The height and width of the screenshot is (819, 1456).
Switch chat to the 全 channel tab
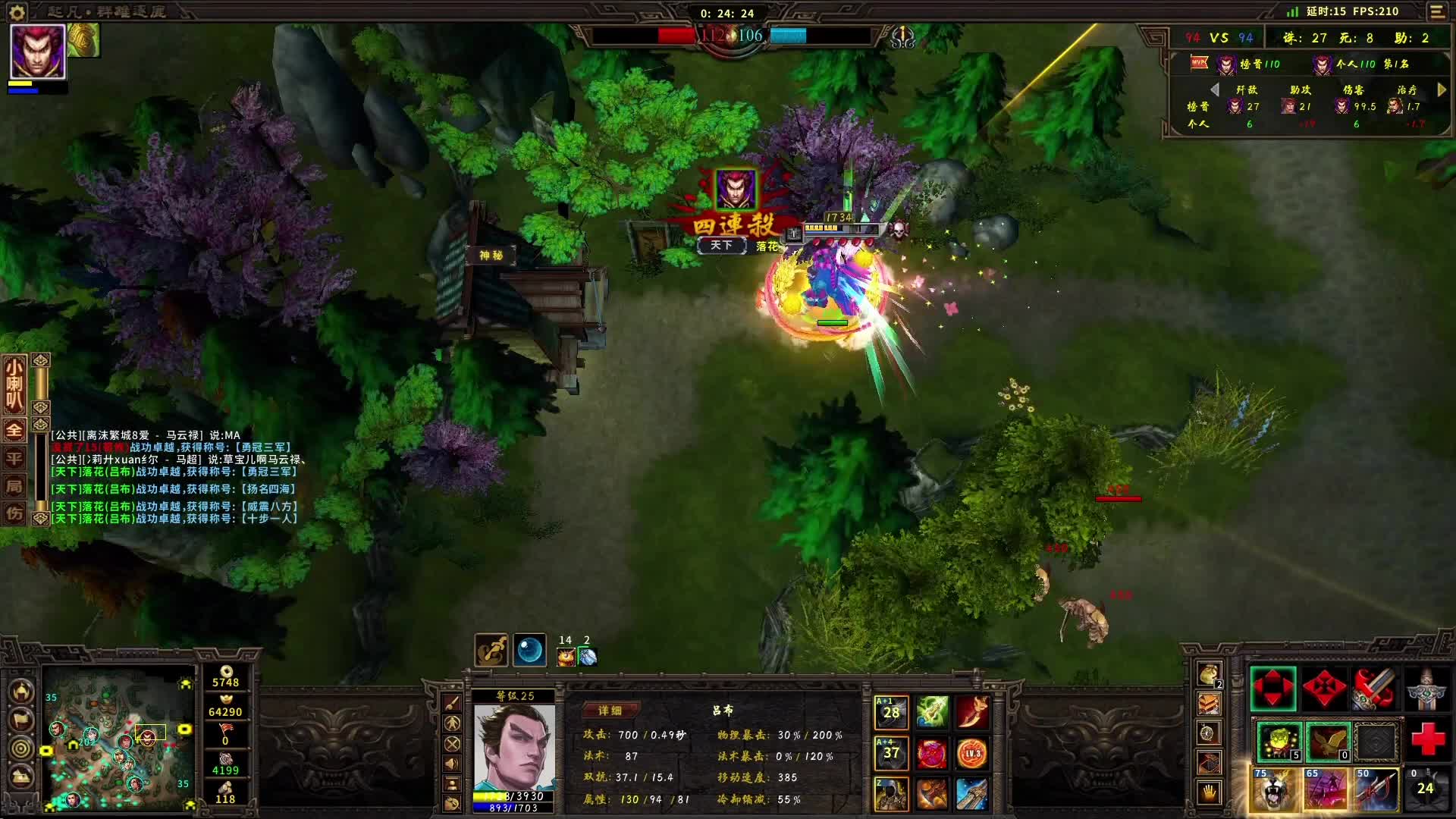pyautogui.click(x=14, y=430)
